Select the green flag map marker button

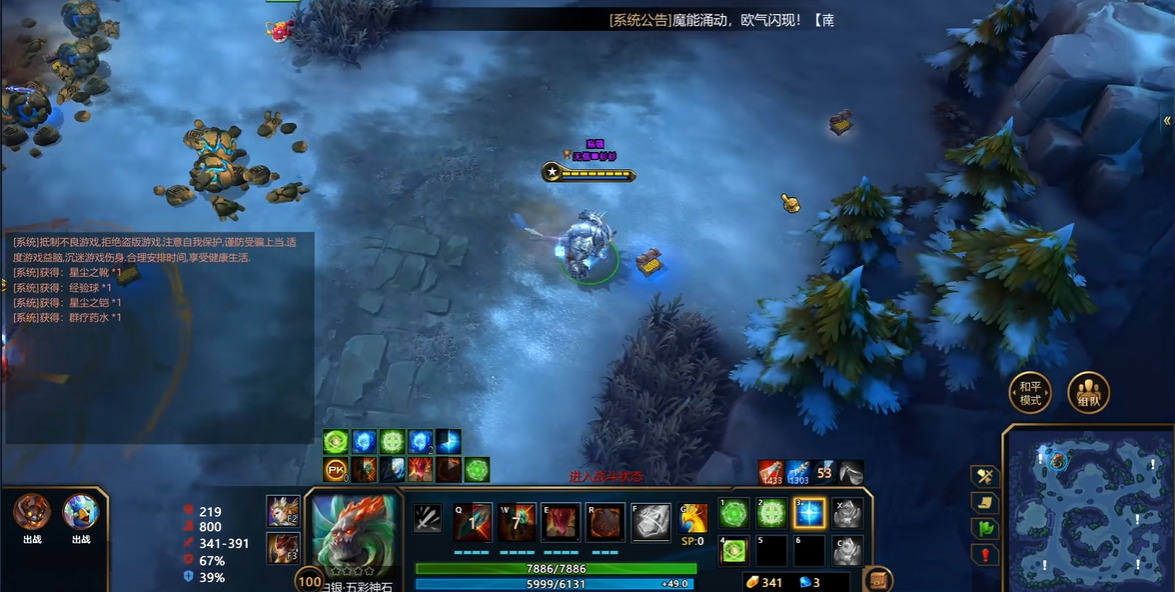pos(985,528)
